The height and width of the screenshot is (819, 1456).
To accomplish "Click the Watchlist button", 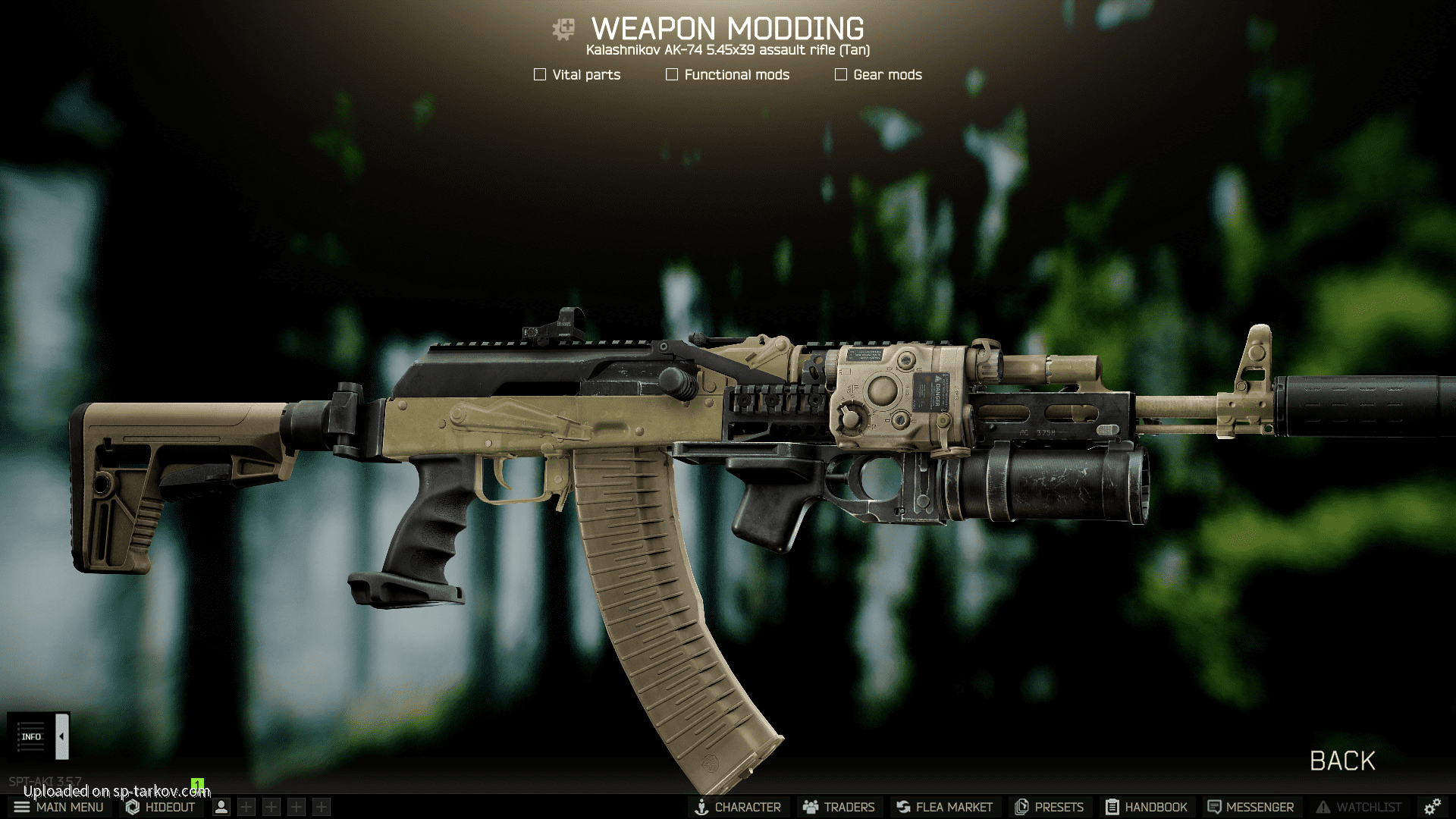I will tap(1359, 807).
